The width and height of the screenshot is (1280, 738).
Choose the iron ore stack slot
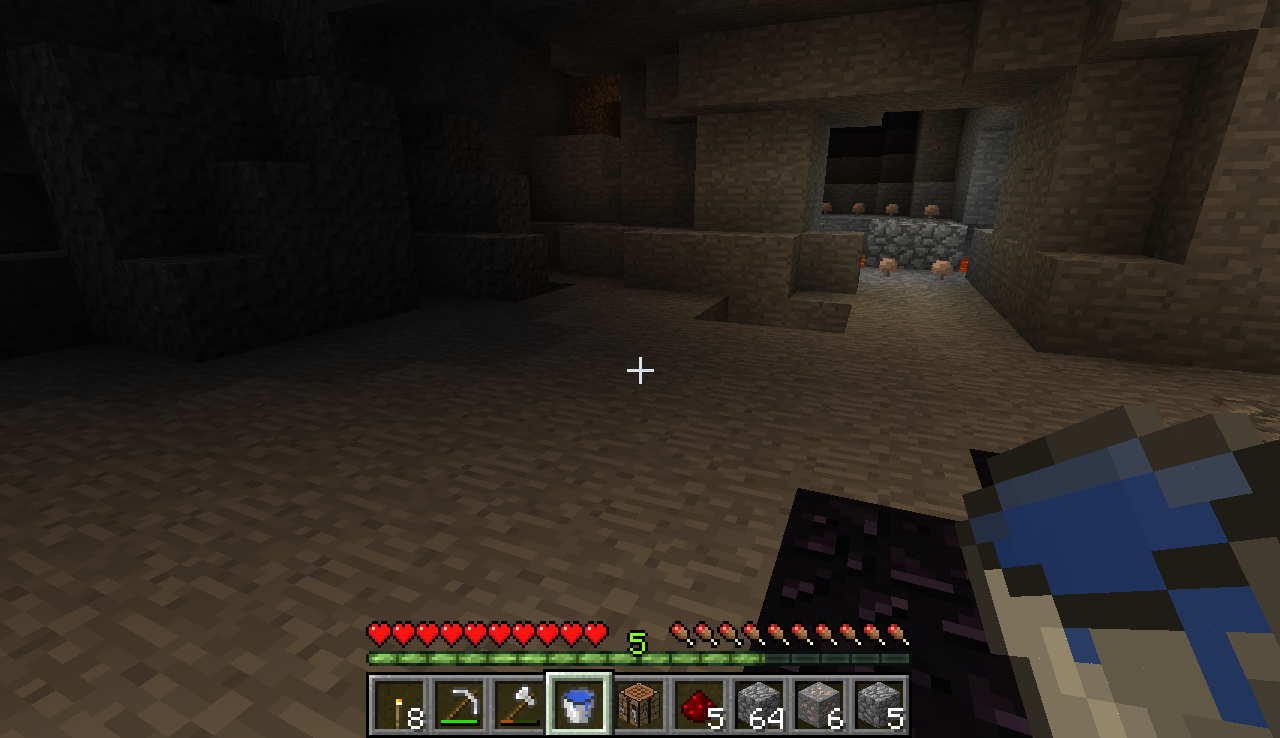click(x=819, y=705)
